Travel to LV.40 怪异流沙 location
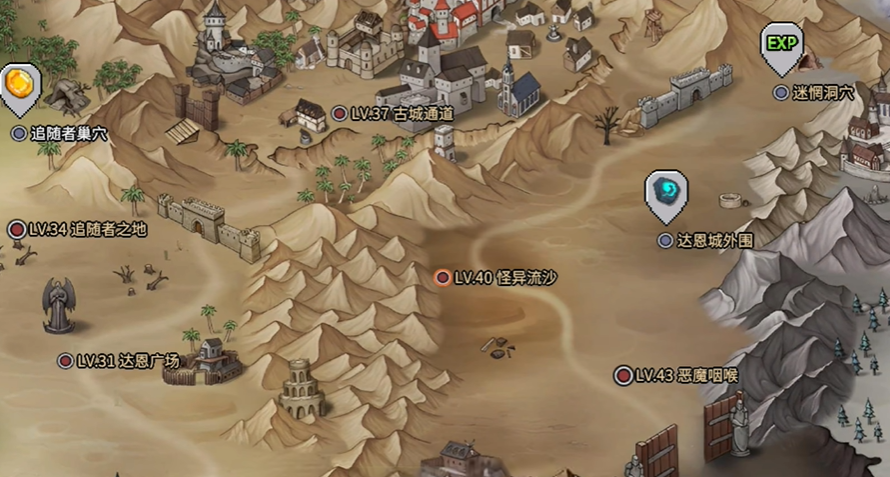 click(442, 277)
